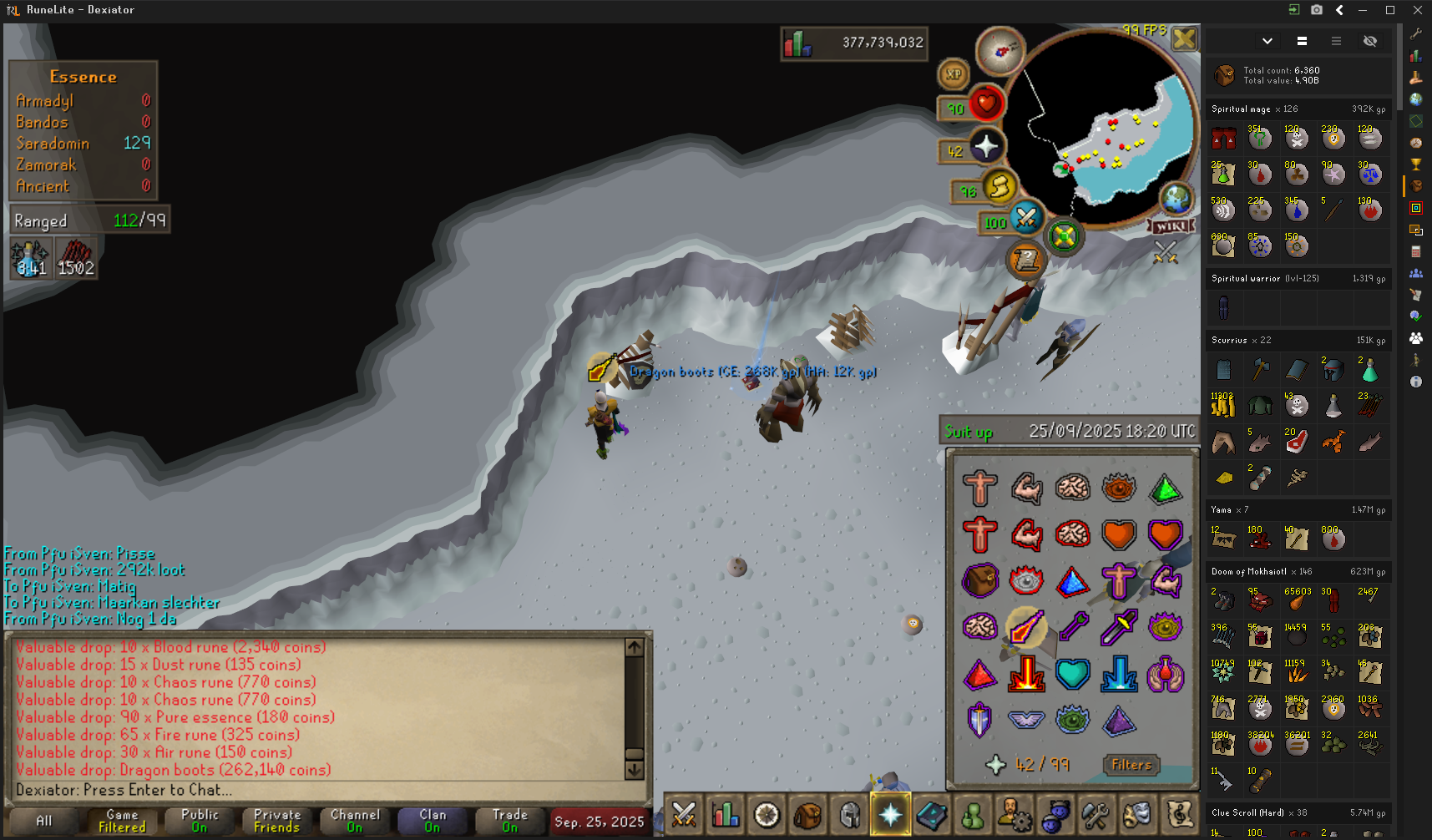The image size is (1432, 840).
Task: Open the Spellbook tab
Action: [931, 815]
